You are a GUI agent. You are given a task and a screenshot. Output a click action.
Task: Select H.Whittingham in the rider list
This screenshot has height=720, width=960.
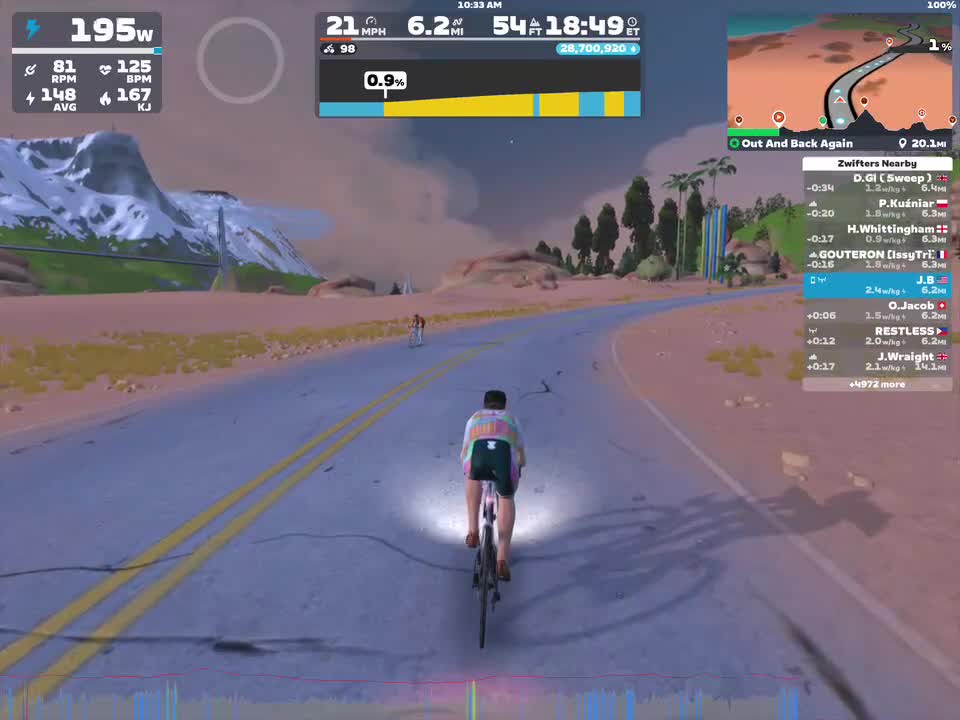(x=876, y=234)
